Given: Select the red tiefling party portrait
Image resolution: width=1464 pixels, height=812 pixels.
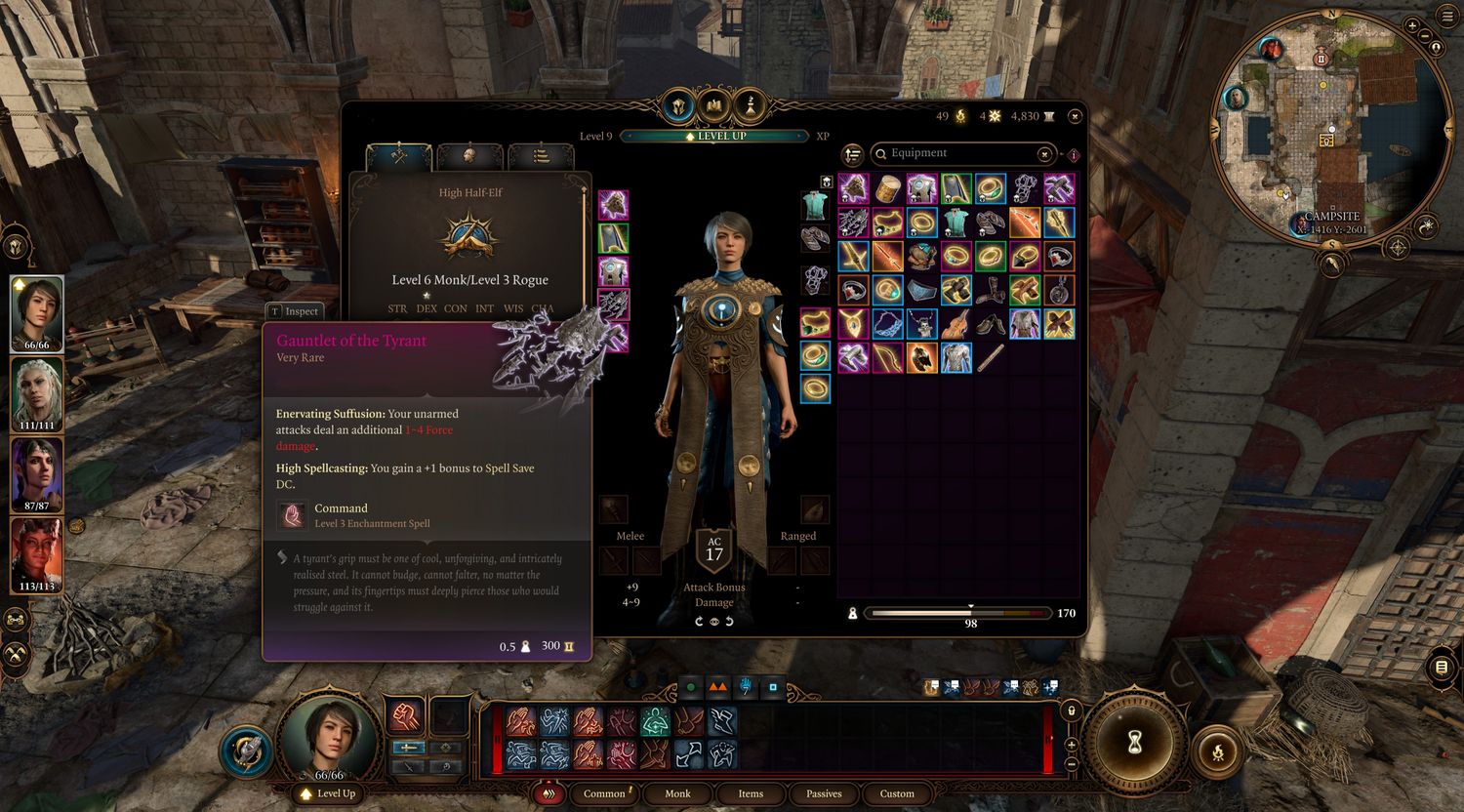Looking at the screenshot, I should 37,554.
